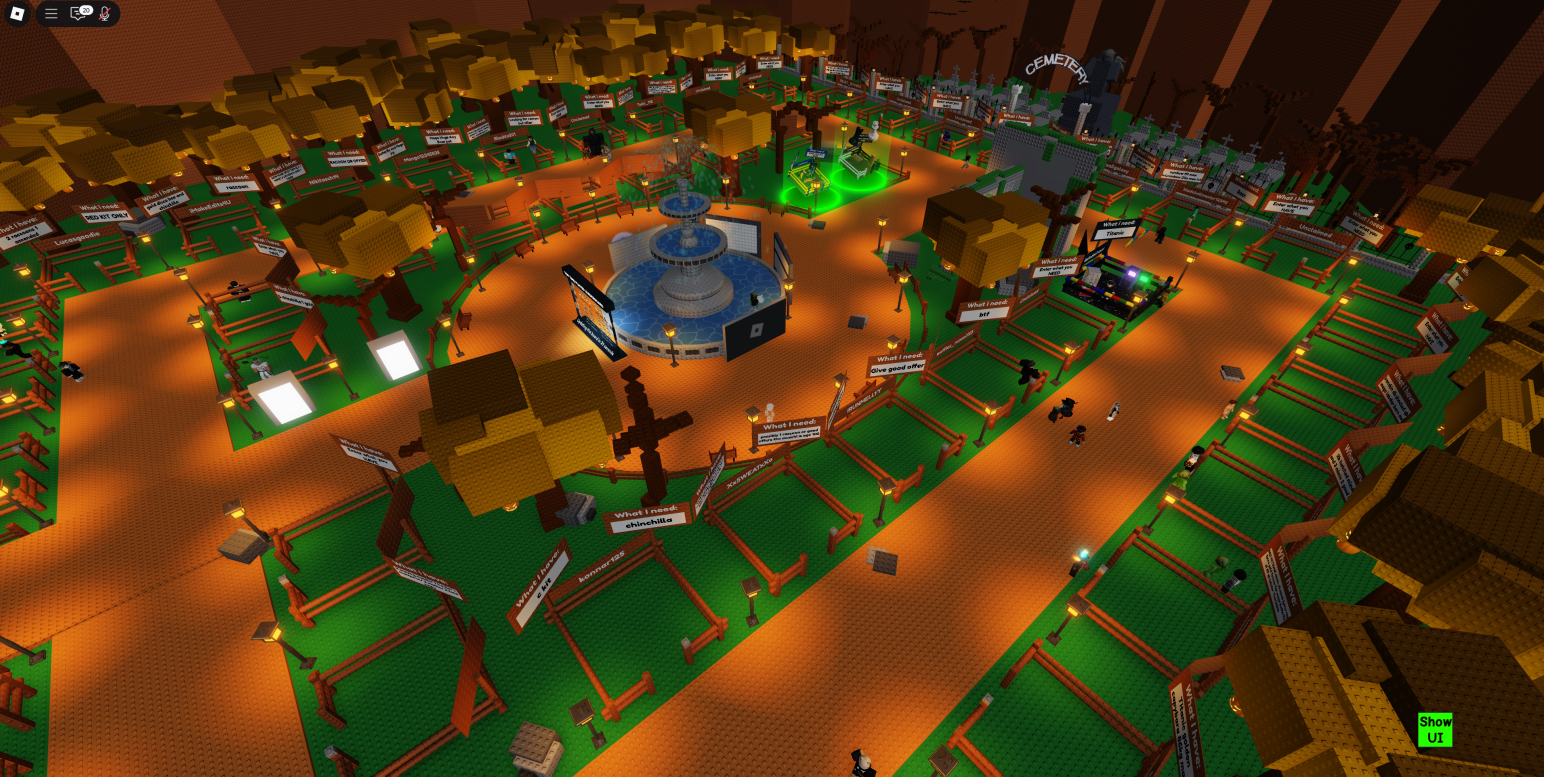This screenshot has height=777, width=1544.
Task: Open the three-line hamburger menu
Action: [x=51, y=14]
